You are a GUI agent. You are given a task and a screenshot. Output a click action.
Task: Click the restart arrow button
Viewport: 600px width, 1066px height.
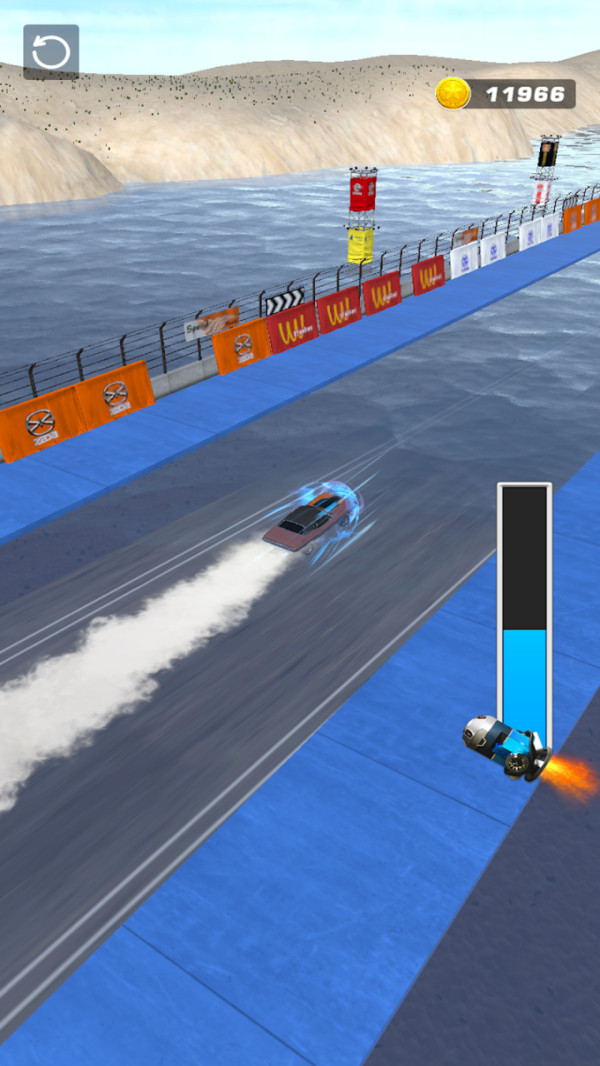(51, 52)
